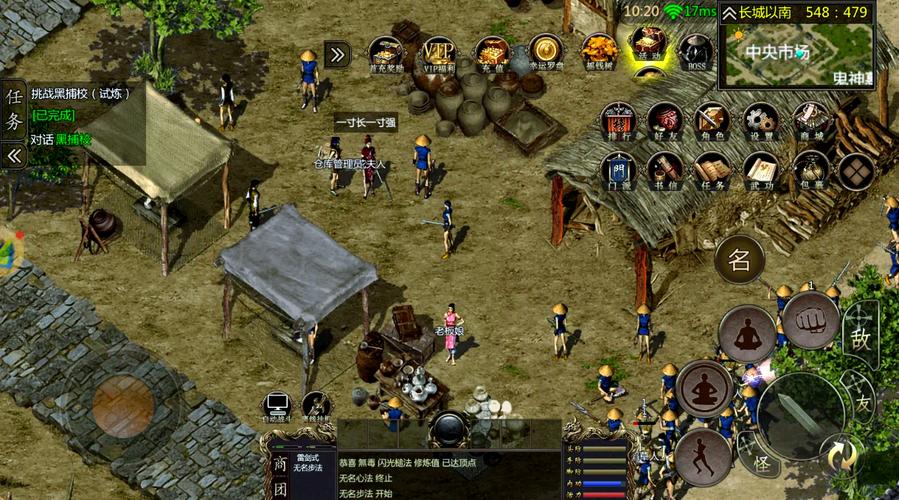Open the 商城 shop

pyautogui.click(x=812, y=122)
